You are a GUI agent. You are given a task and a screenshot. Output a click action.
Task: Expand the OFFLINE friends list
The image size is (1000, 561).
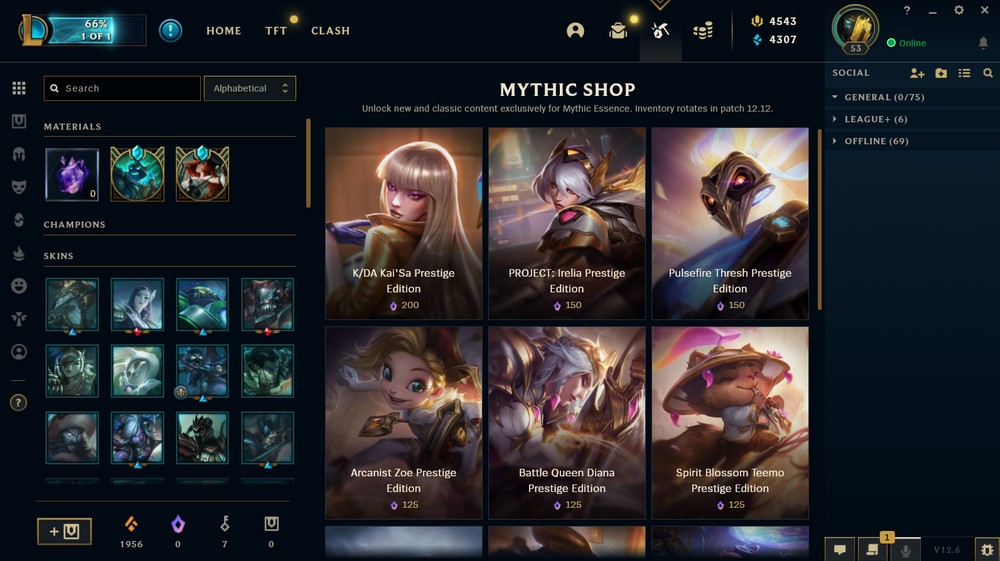tap(876, 141)
